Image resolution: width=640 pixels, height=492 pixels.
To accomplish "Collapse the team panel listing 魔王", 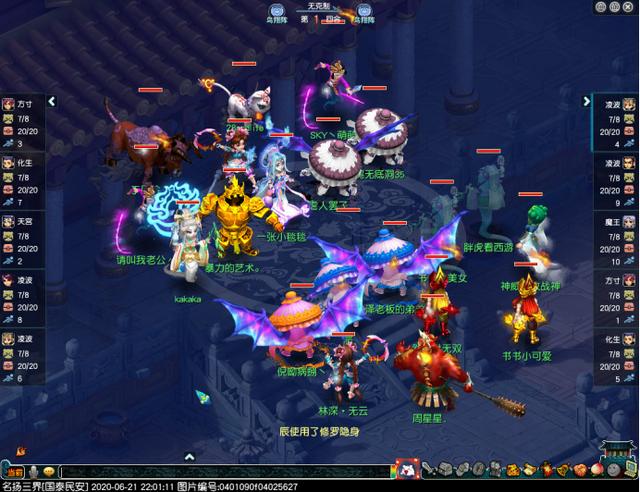I will point(587,101).
